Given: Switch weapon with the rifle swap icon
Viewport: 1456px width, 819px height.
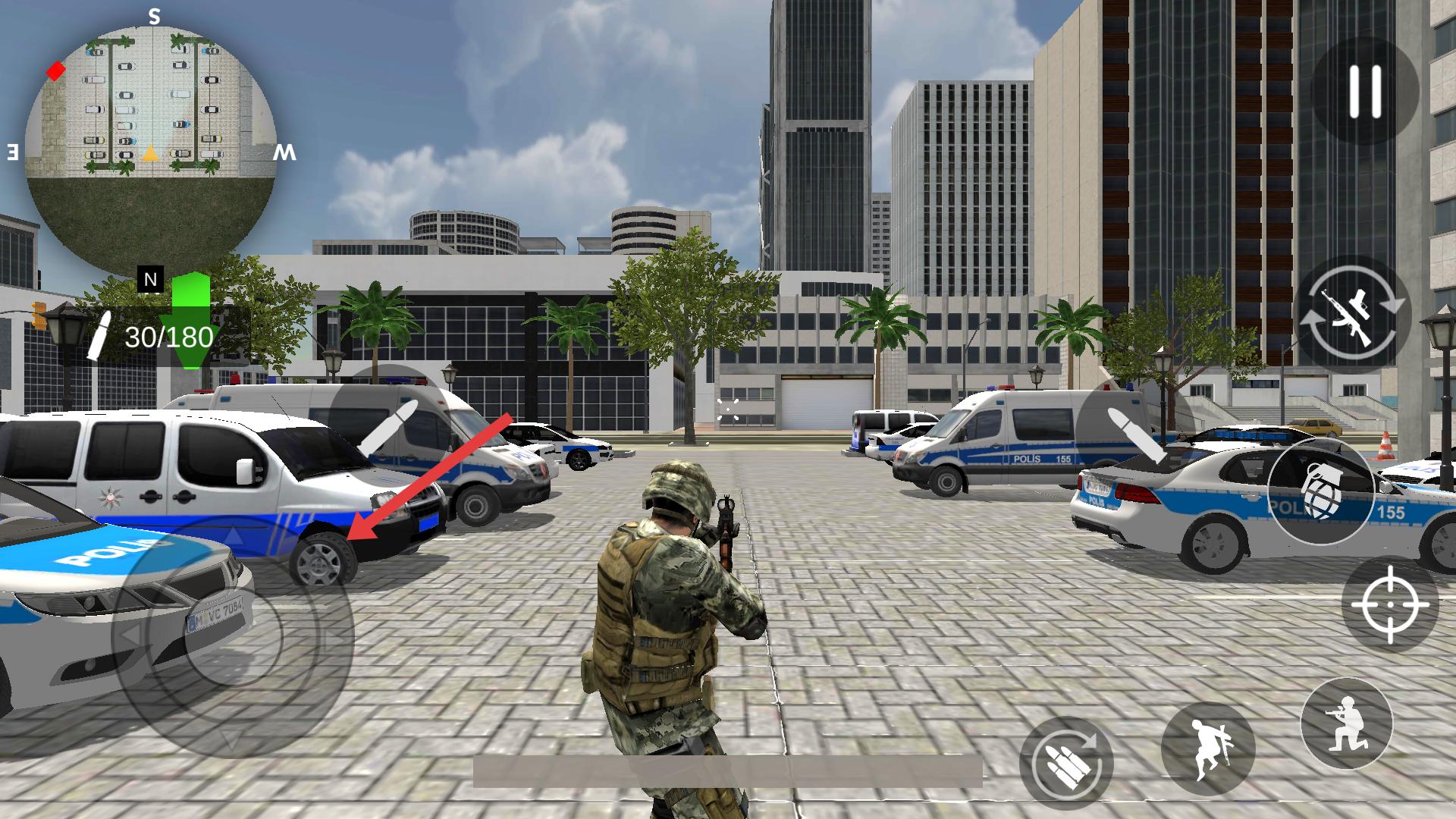Looking at the screenshot, I should [x=1354, y=315].
